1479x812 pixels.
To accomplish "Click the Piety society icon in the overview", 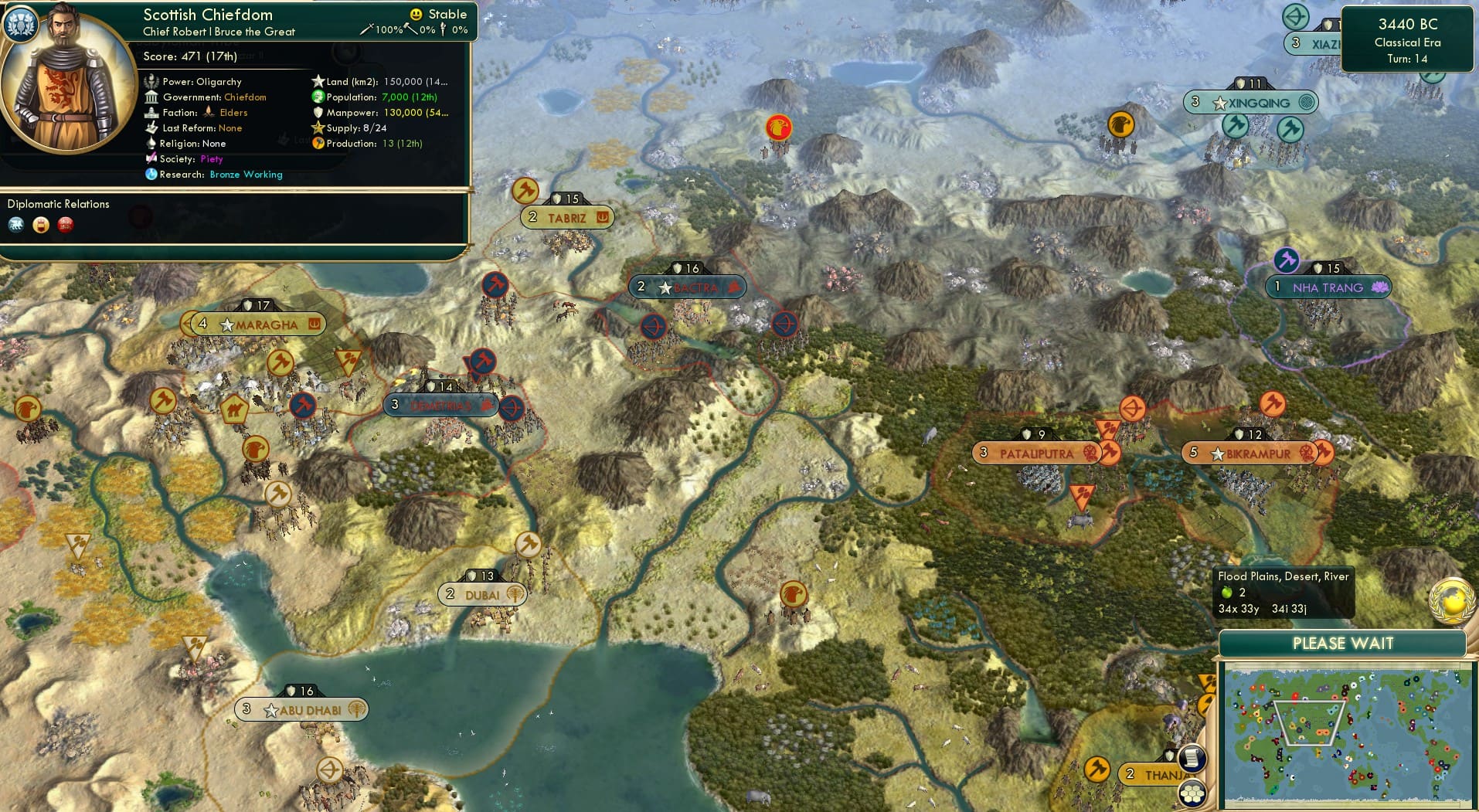I will coord(152,159).
